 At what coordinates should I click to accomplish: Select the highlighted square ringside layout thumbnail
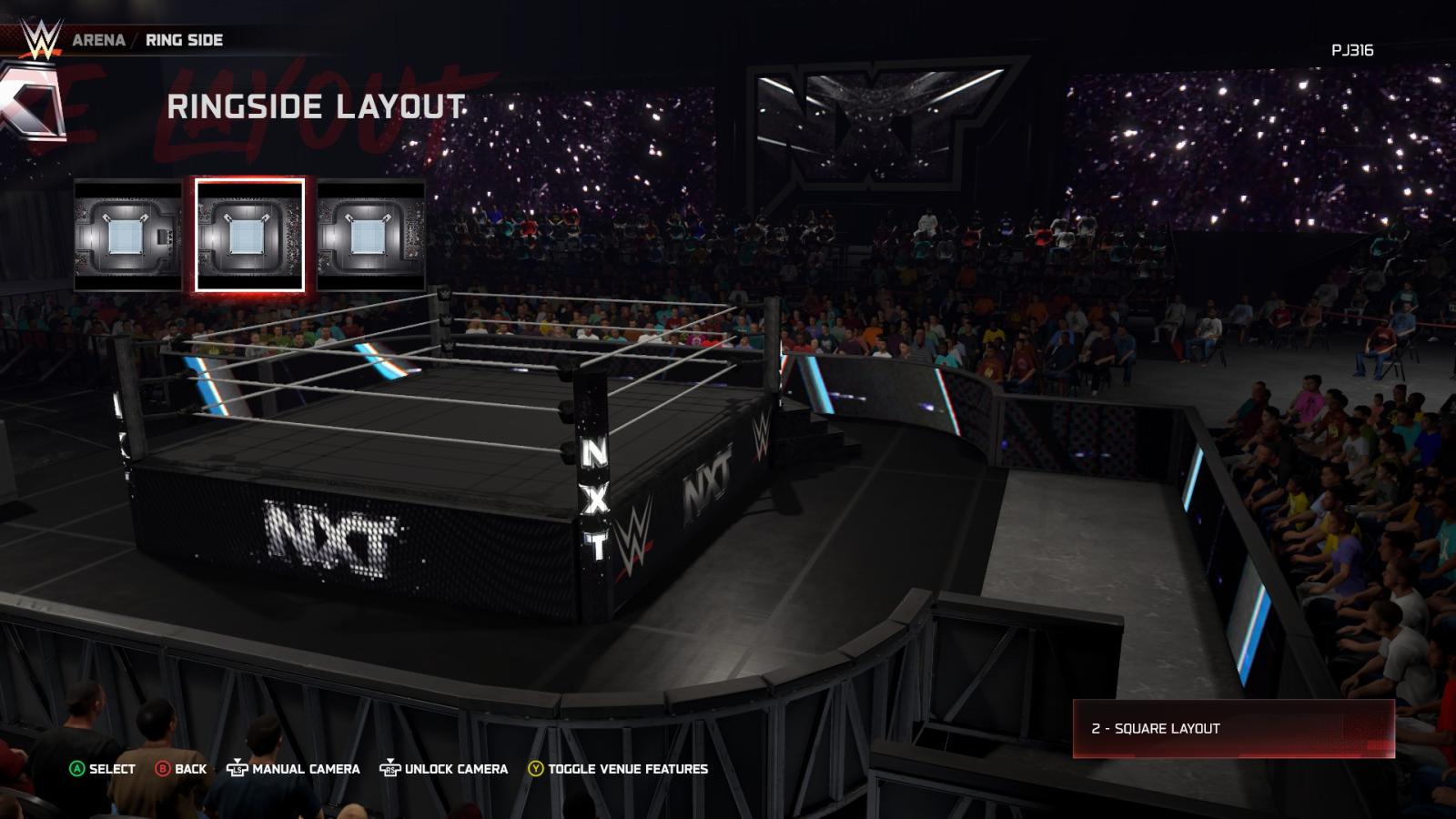point(249,235)
